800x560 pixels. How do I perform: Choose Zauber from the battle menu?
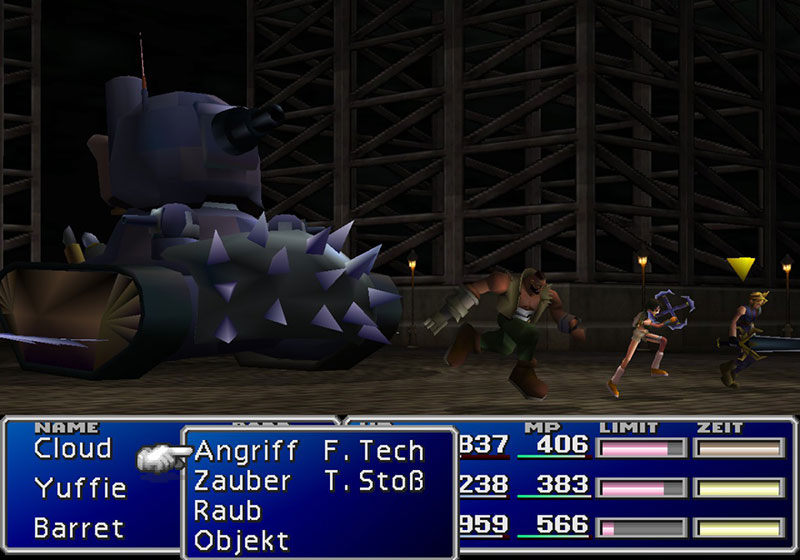point(242,481)
